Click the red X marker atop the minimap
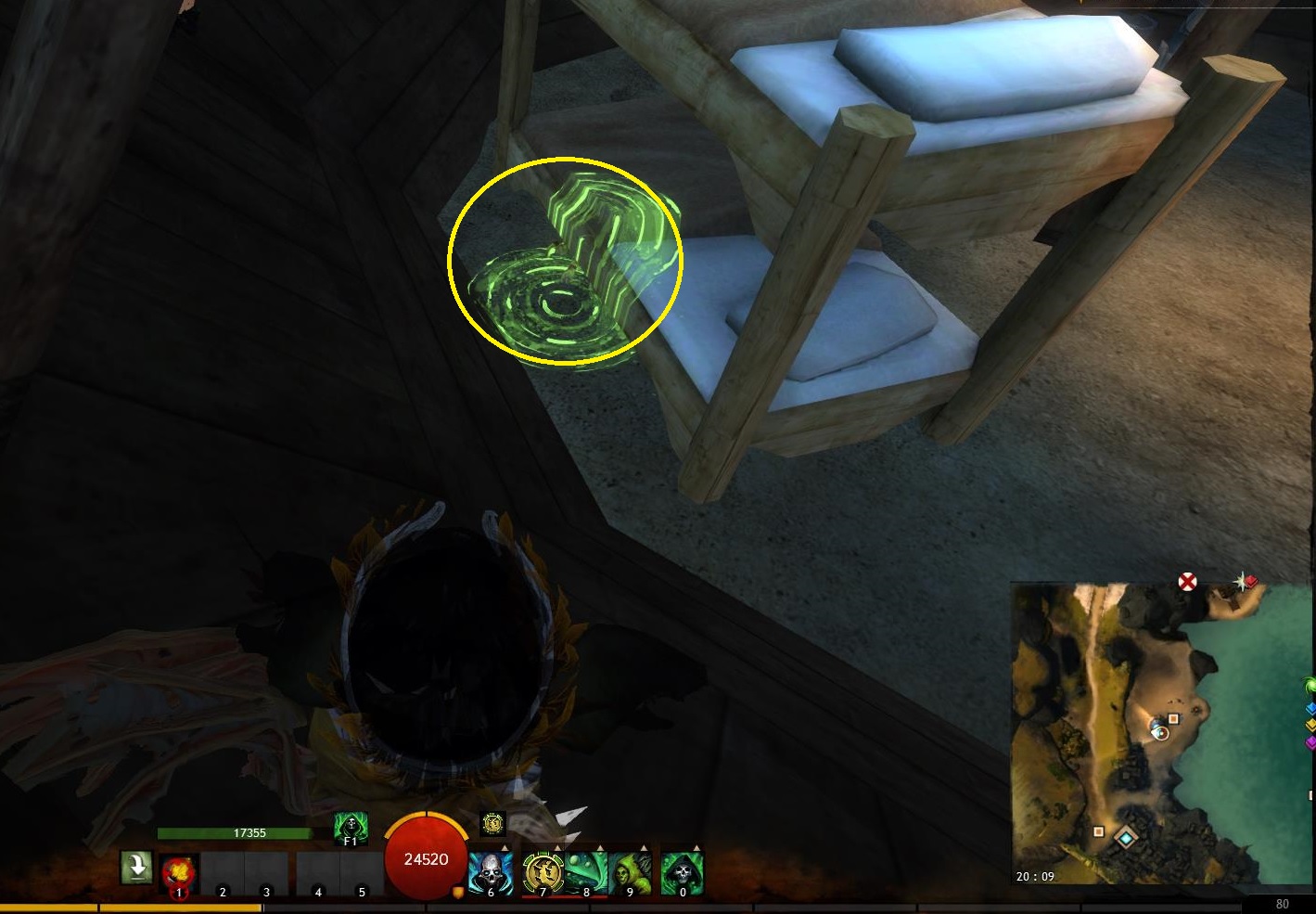Viewport: 1316px width, 914px height. 1187,582
